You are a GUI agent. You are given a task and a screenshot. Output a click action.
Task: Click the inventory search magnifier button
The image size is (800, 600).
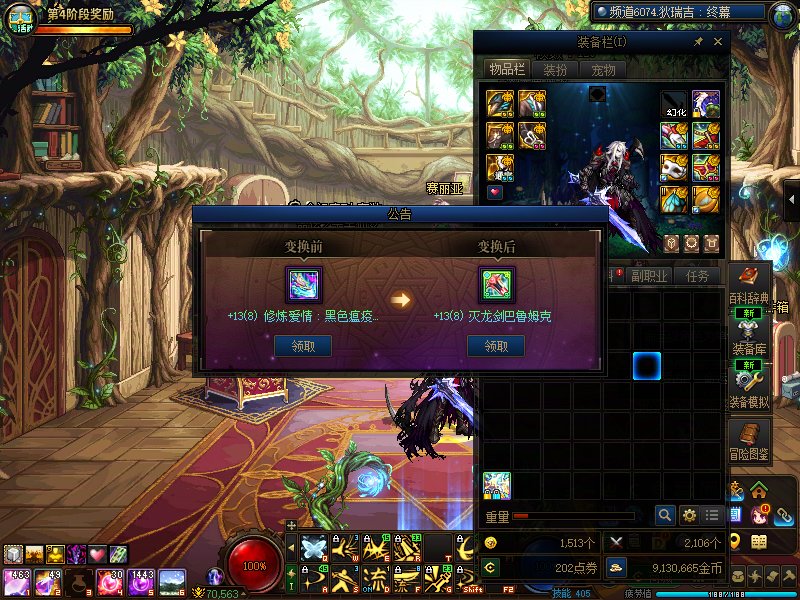point(665,516)
